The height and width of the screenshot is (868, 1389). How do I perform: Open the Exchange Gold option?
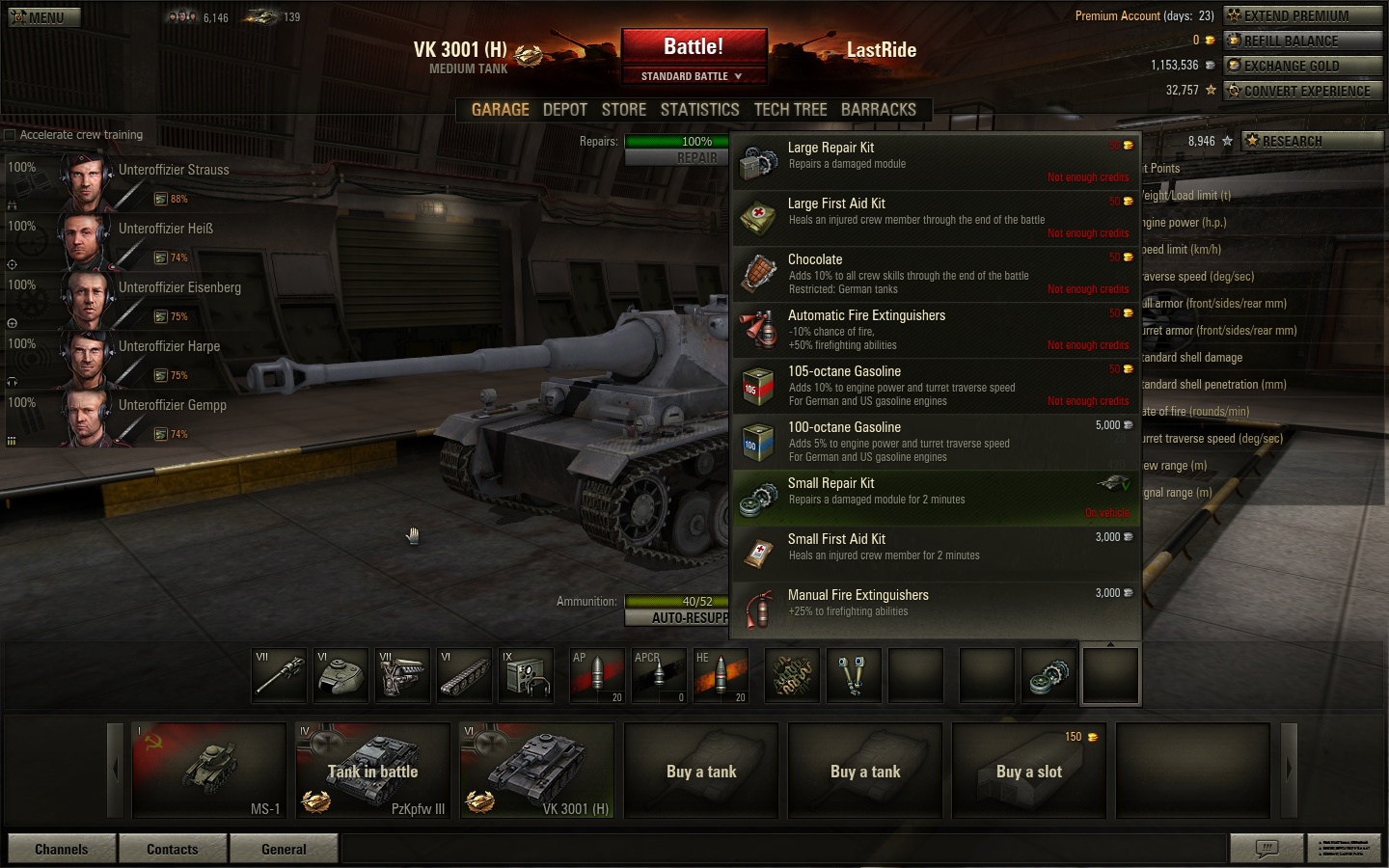(x=1302, y=66)
